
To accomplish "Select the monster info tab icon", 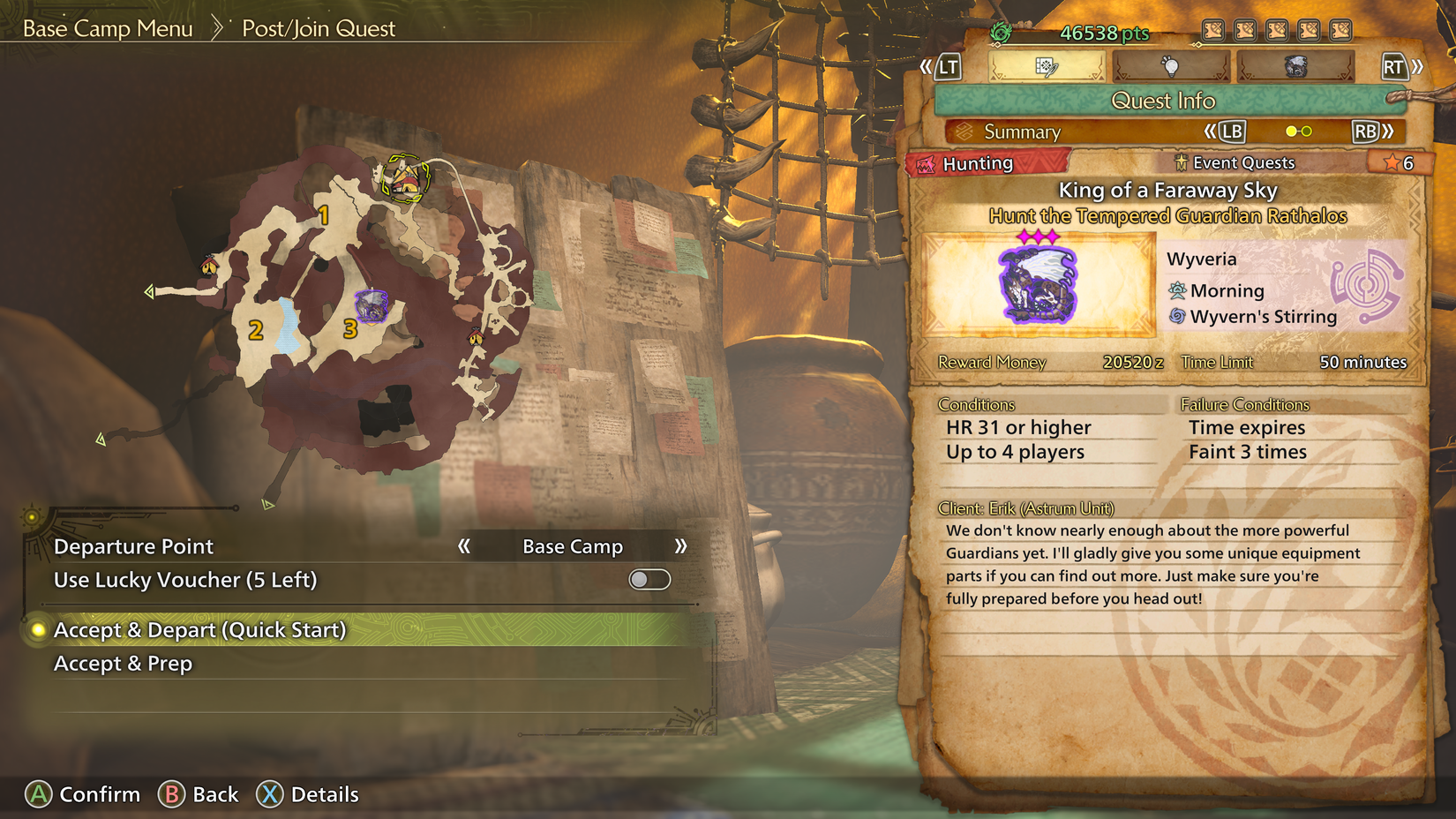I will point(1295,66).
